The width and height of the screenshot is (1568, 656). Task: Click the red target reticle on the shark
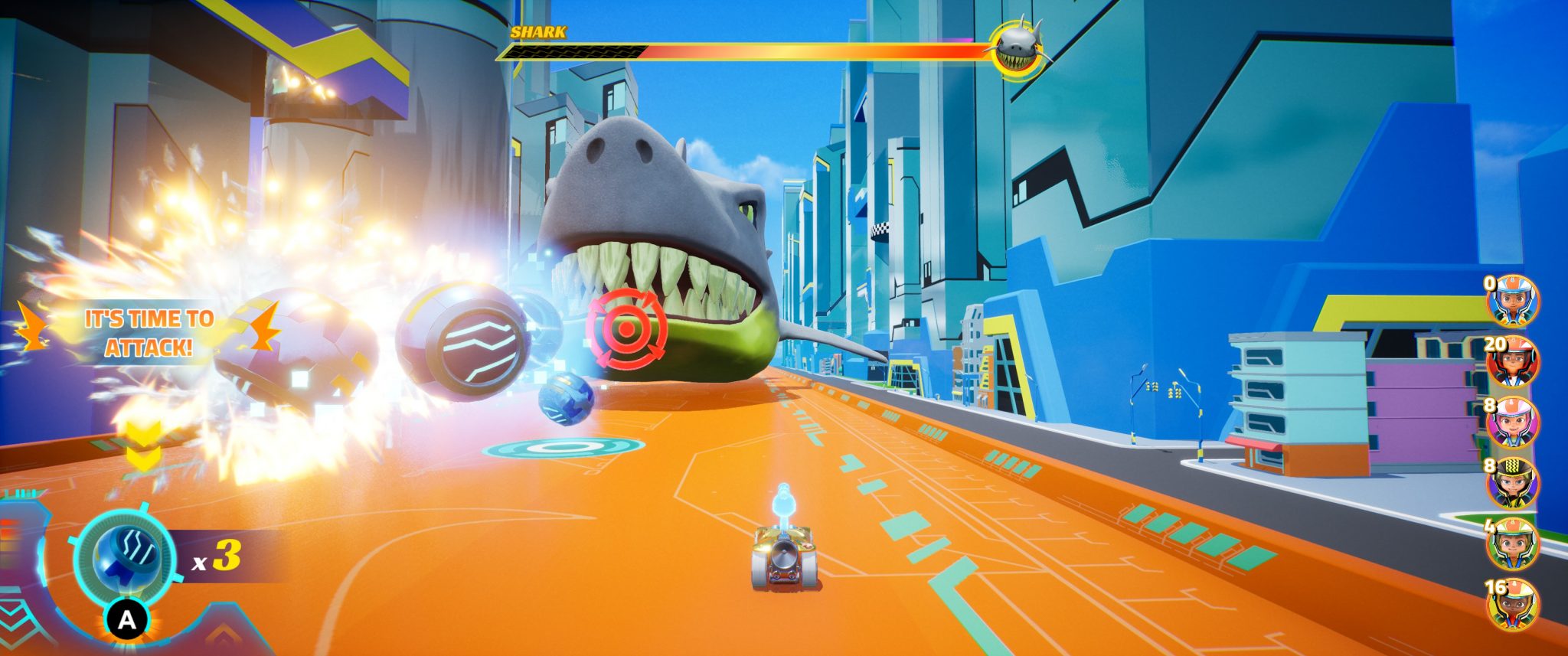click(x=626, y=330)
